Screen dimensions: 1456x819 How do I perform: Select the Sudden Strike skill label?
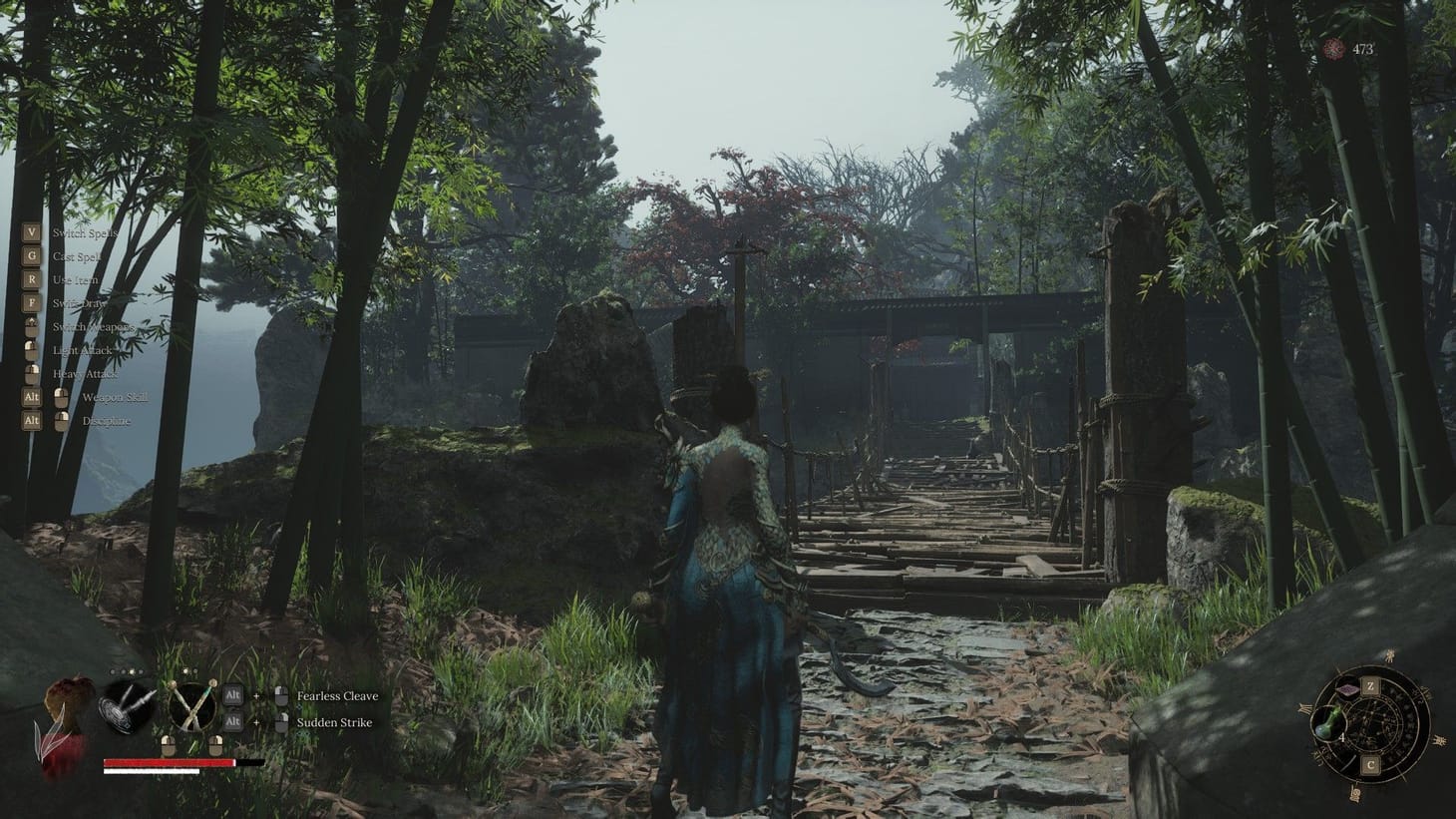coord(333,722)
